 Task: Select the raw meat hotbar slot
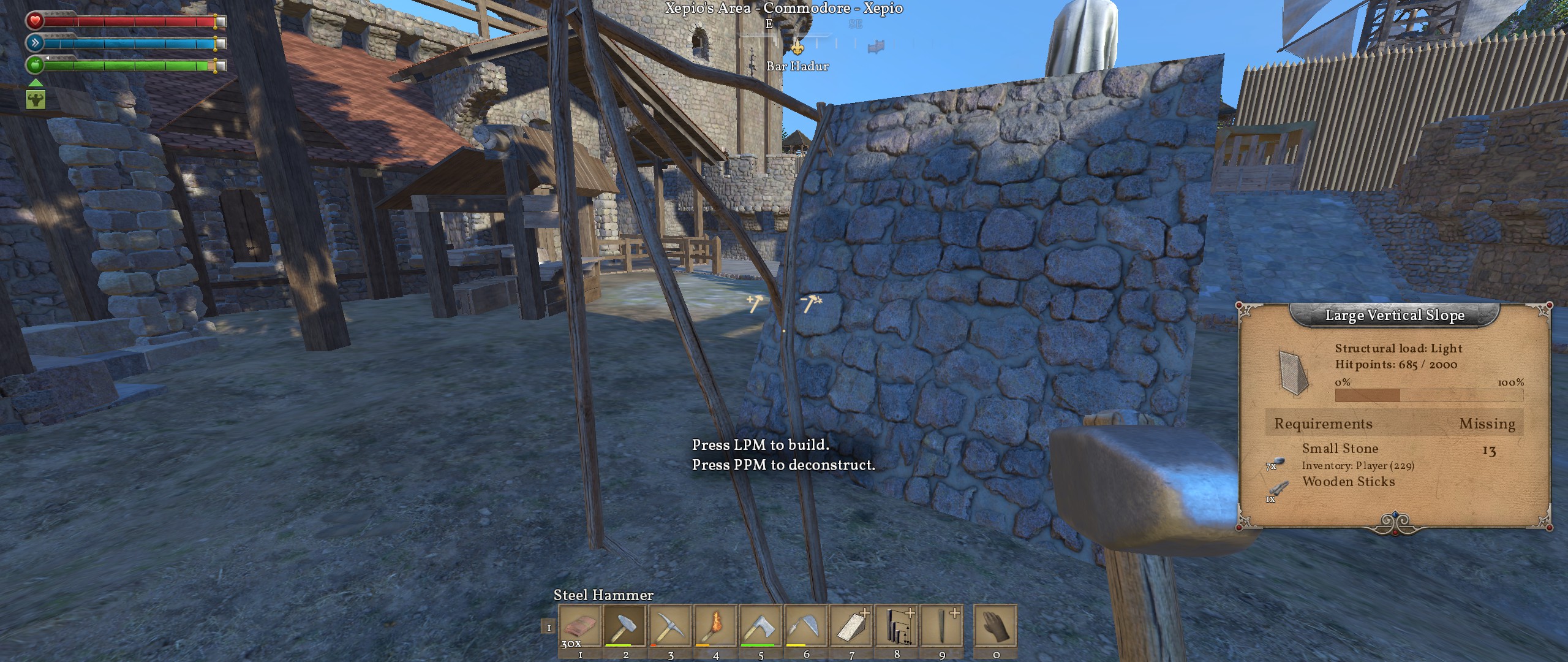coord(579,626)
